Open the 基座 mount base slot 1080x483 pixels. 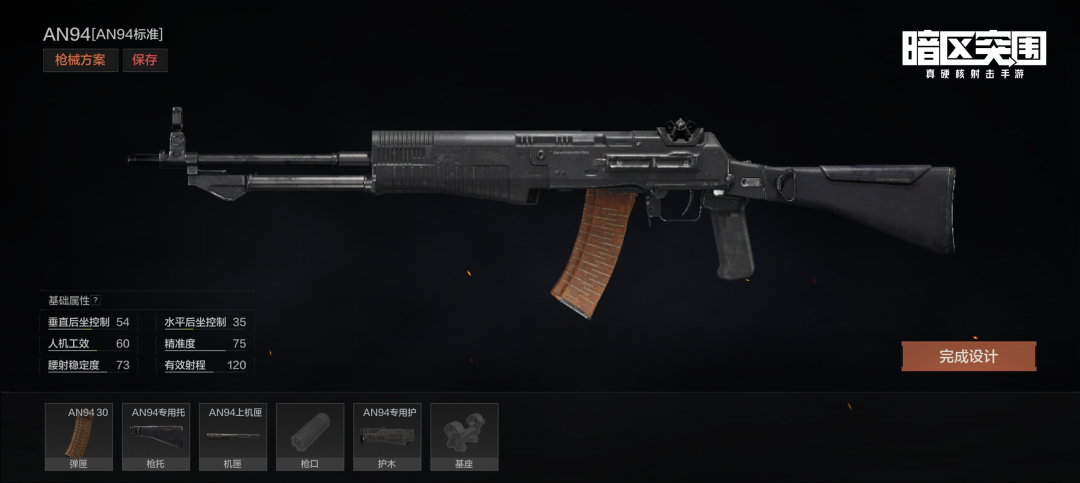pos(464,437)
